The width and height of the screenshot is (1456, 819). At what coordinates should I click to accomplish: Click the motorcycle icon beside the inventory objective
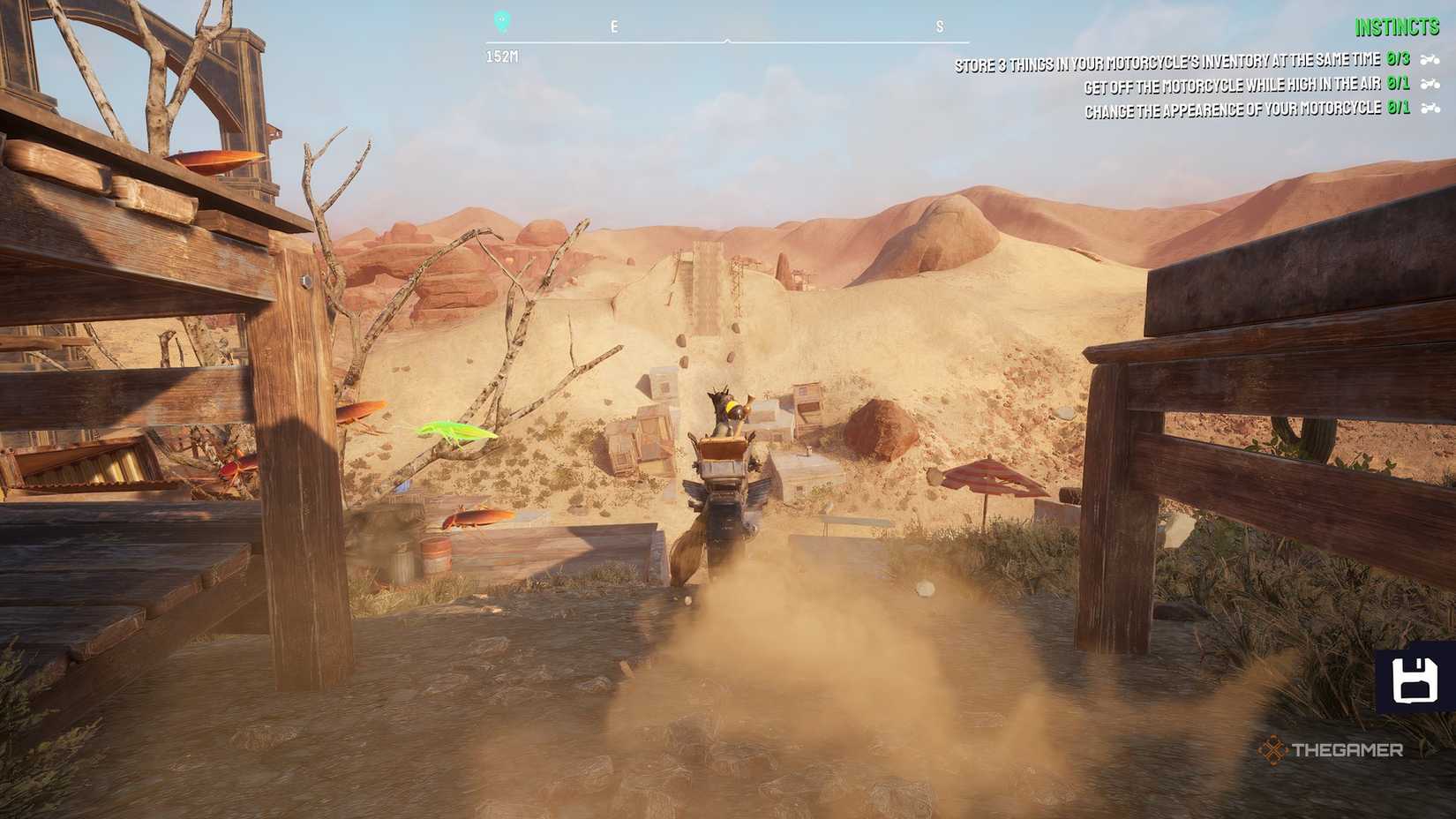pyautogui.click(x=1430, y=59)
